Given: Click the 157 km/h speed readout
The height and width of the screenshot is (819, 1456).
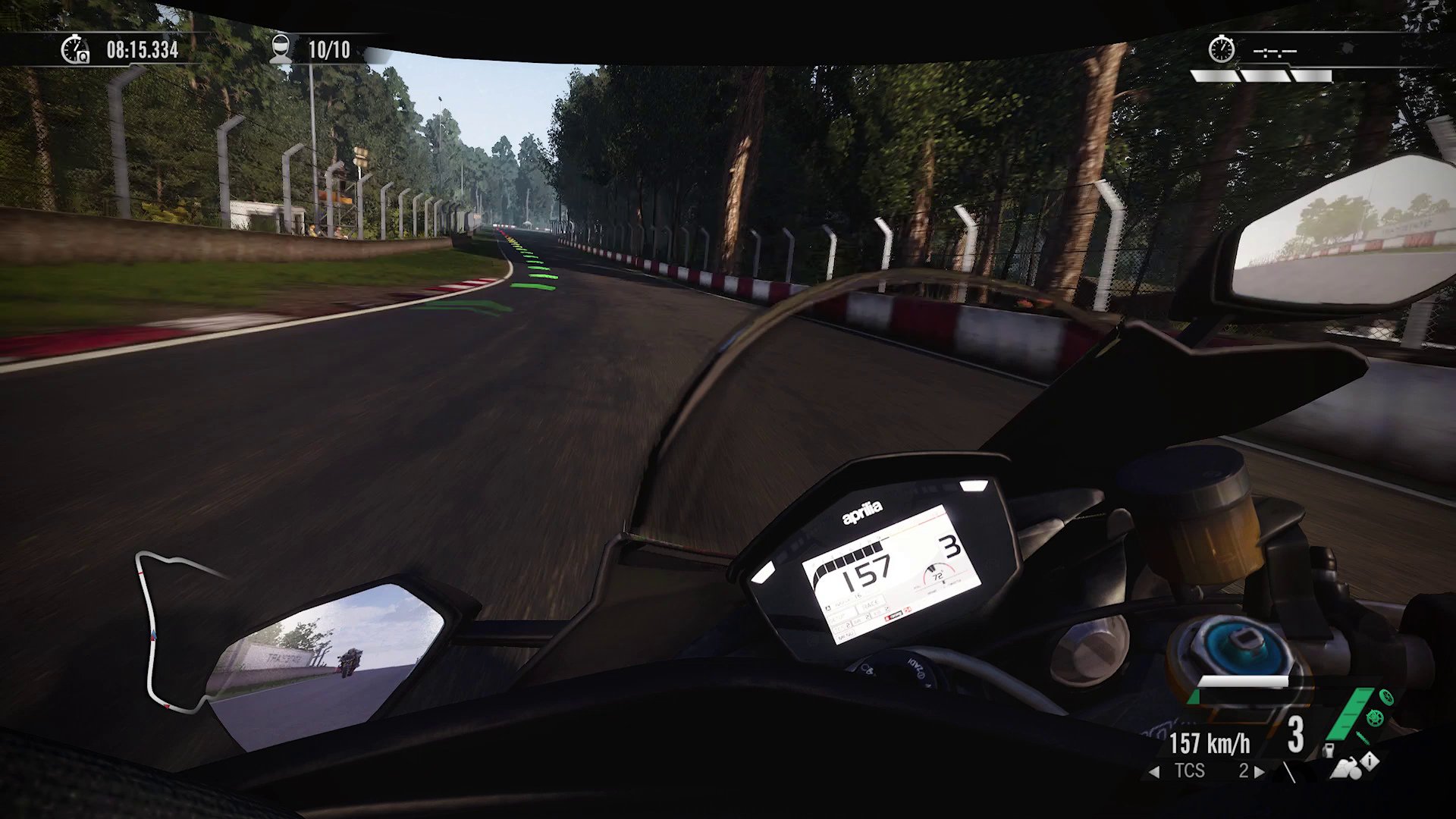Looking at the screenshot, I should point(1209,742).
